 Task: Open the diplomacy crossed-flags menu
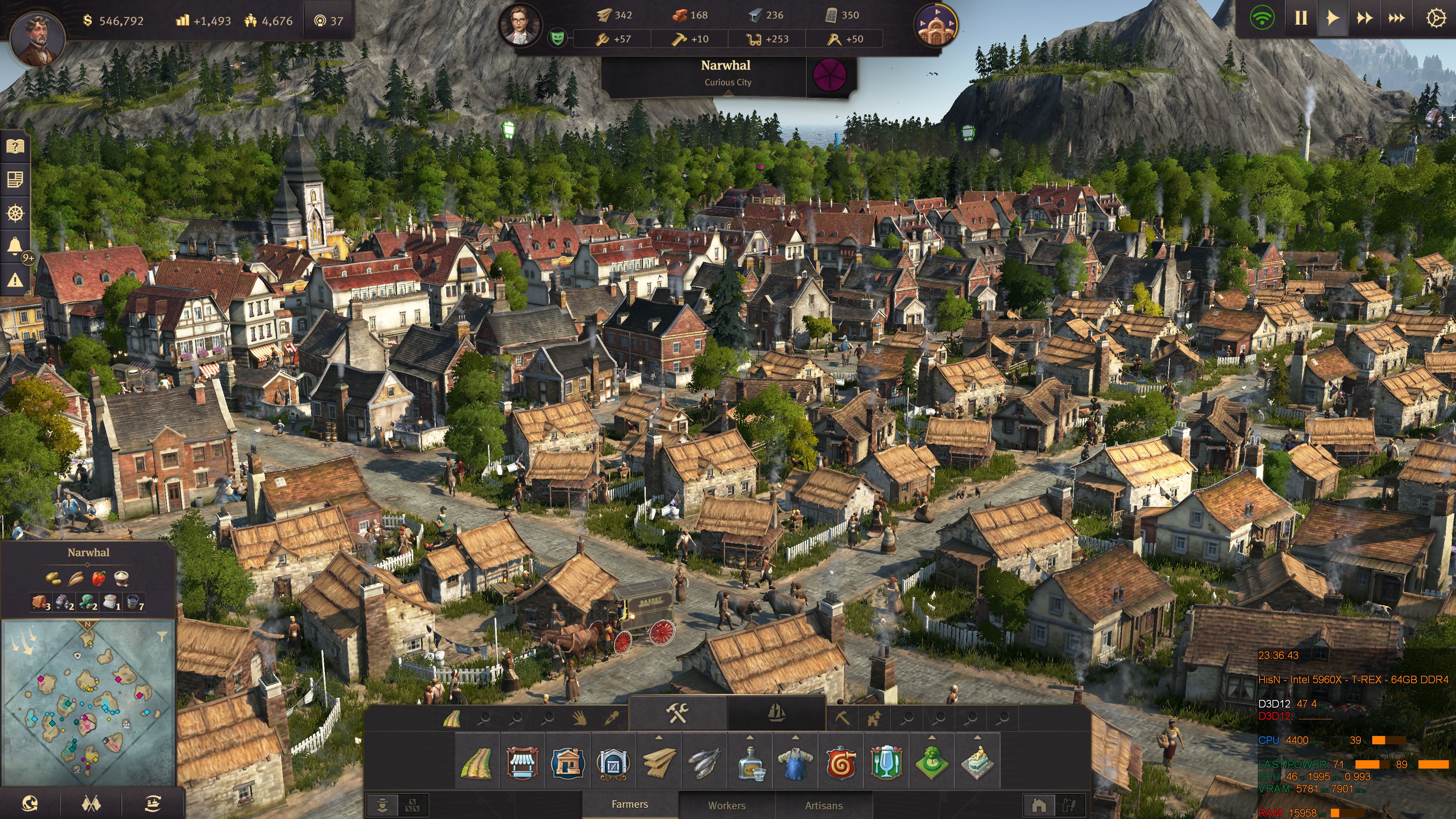tap(91, 803)
